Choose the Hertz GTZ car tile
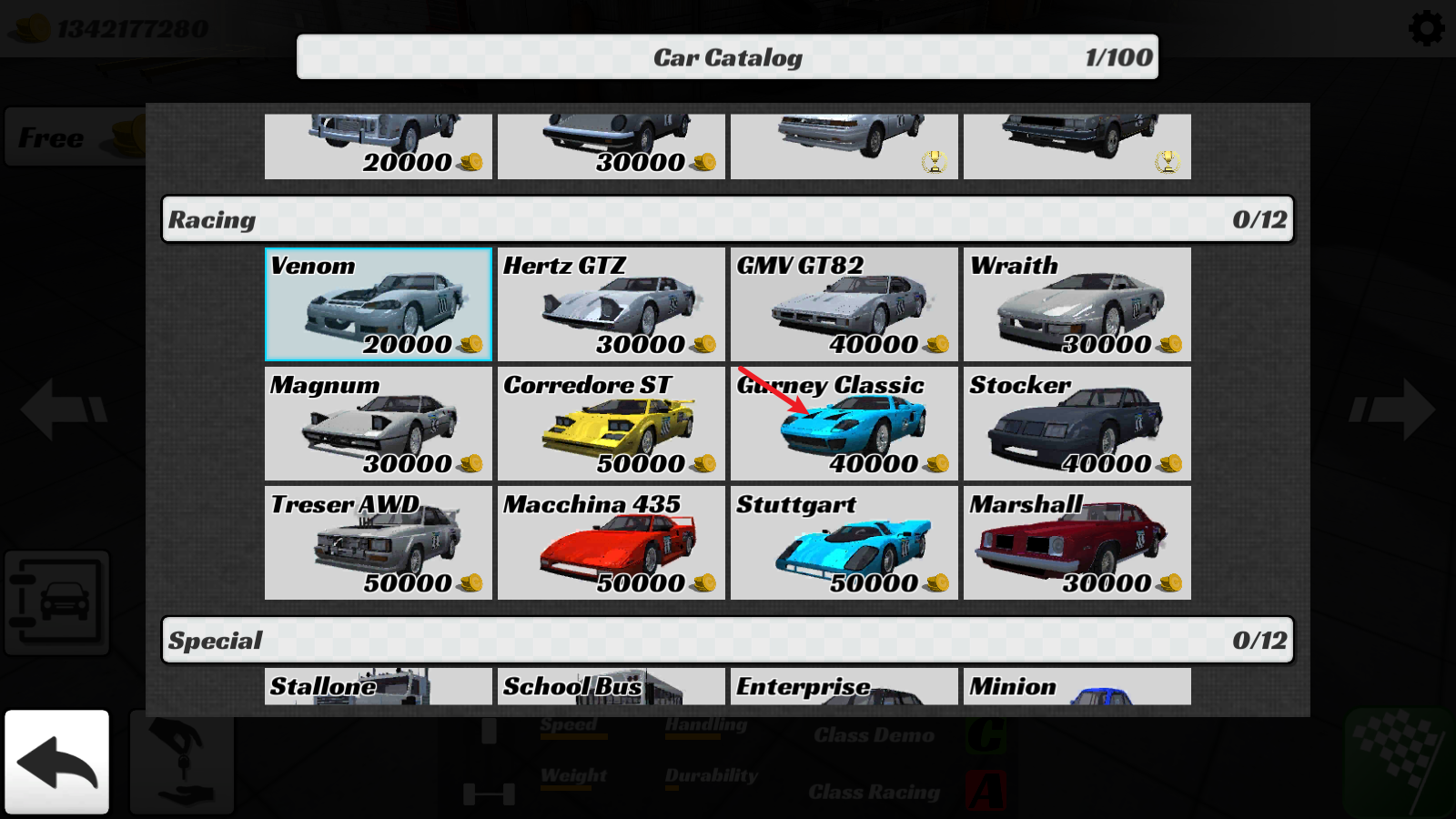The height and width of the screenshot is (819, 1456). tap(612, 305)
